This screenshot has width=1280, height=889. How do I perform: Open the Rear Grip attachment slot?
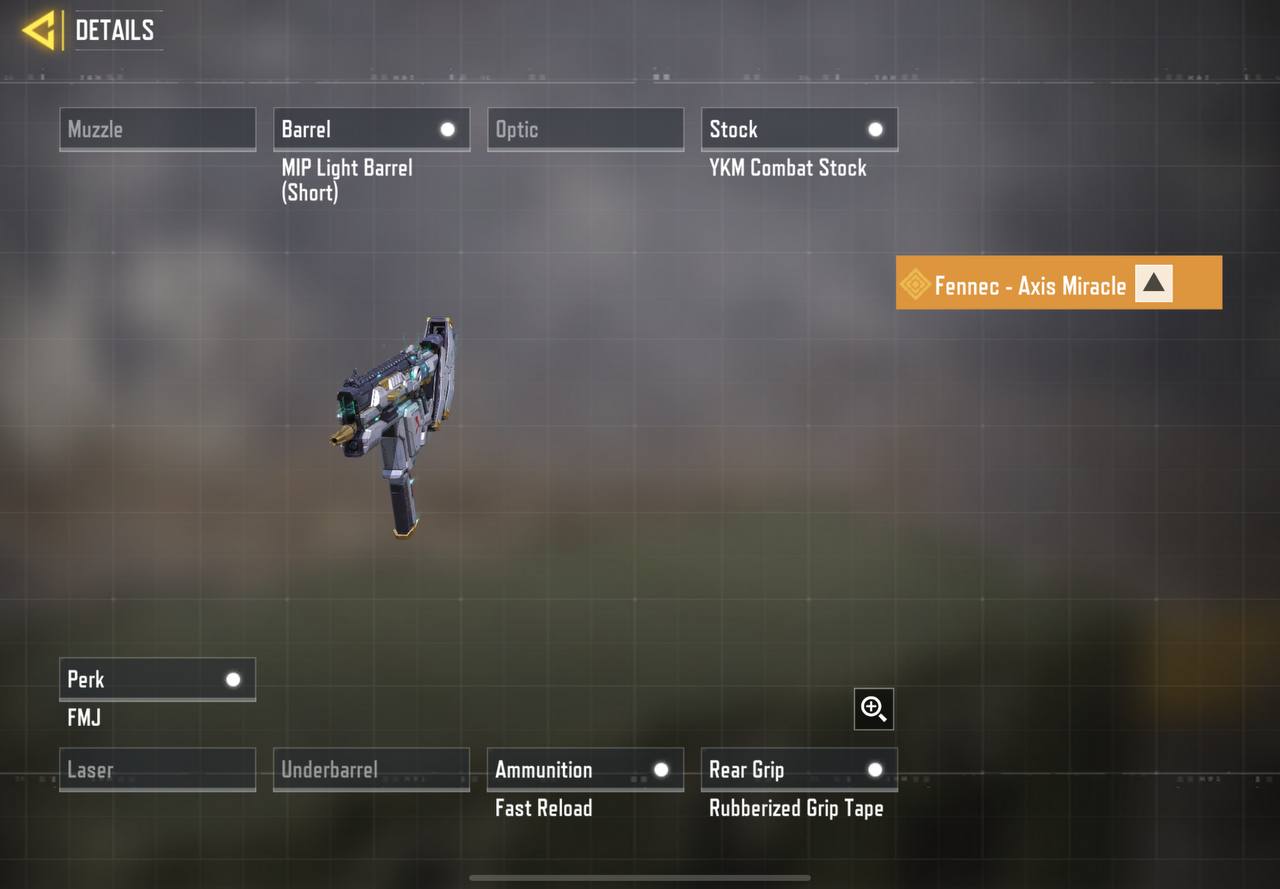click(799, 769)
